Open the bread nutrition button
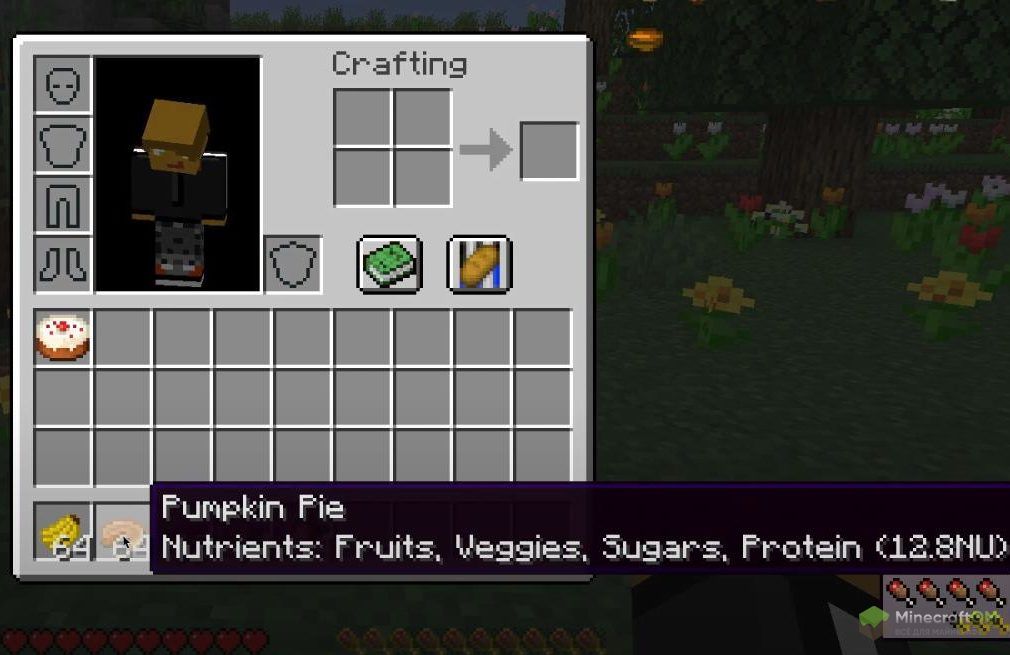 [x=479, y=264]
